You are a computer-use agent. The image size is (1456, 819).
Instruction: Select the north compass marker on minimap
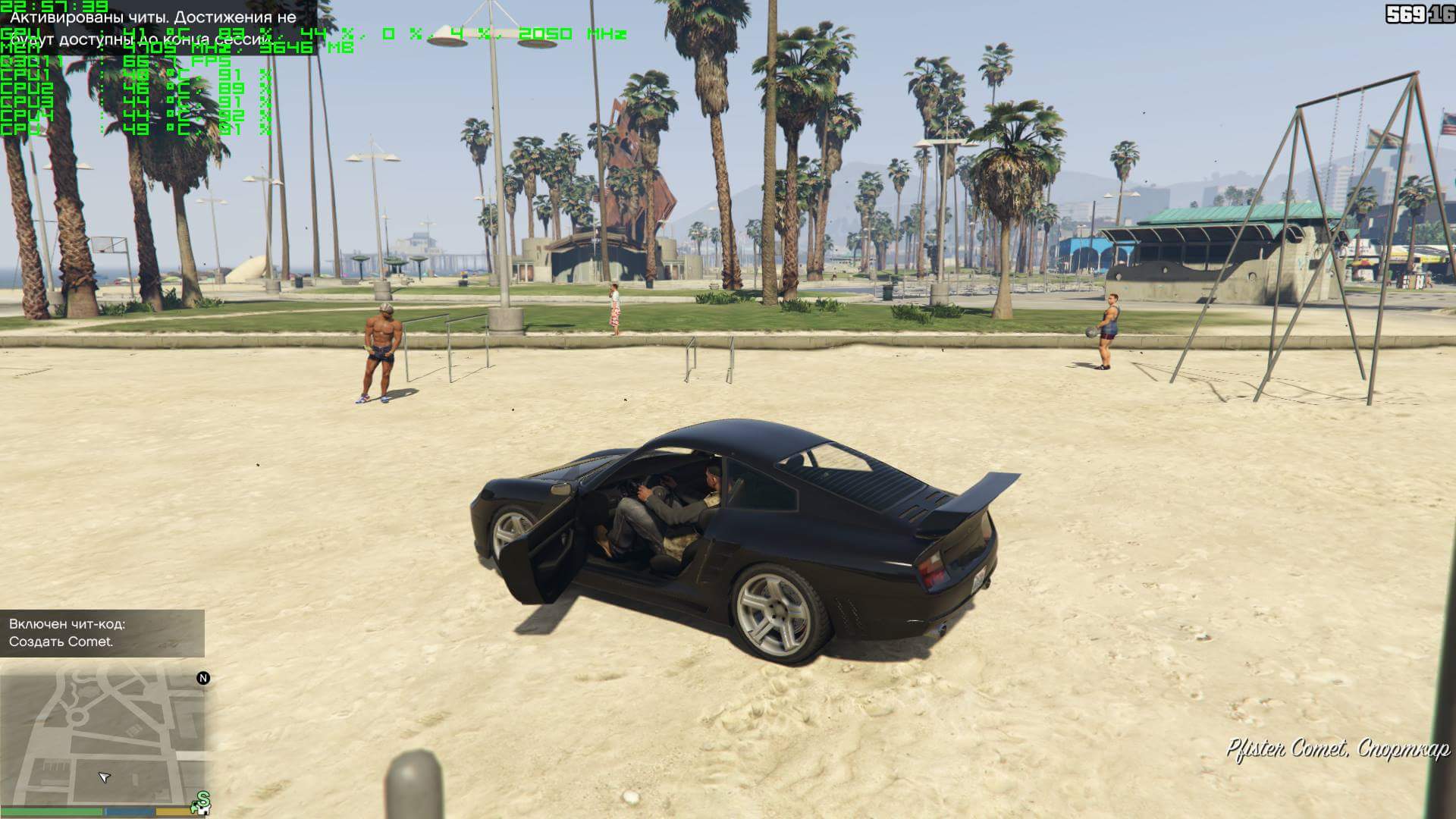[x=203, y=678]
